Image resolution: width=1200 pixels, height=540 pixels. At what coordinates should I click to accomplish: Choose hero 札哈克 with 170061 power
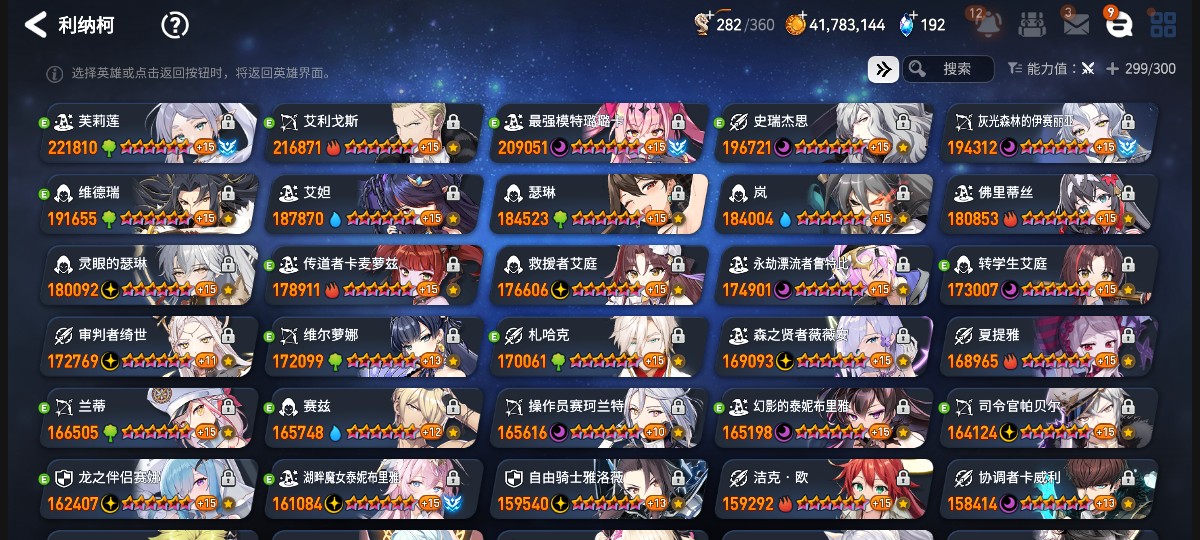(598, 347)
